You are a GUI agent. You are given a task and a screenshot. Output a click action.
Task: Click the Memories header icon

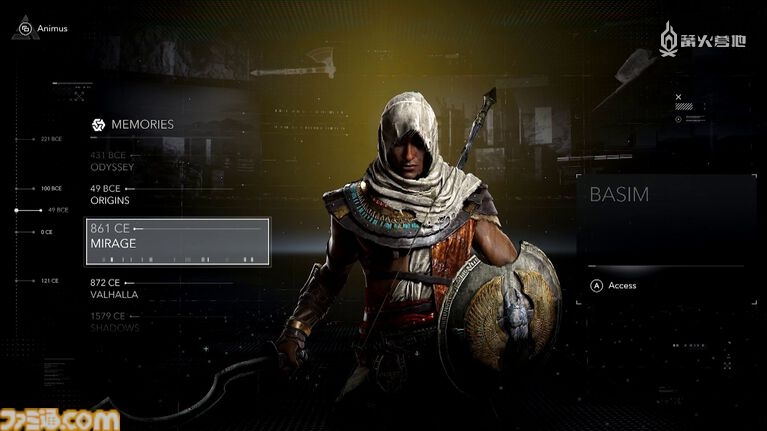tap(99, 125)
